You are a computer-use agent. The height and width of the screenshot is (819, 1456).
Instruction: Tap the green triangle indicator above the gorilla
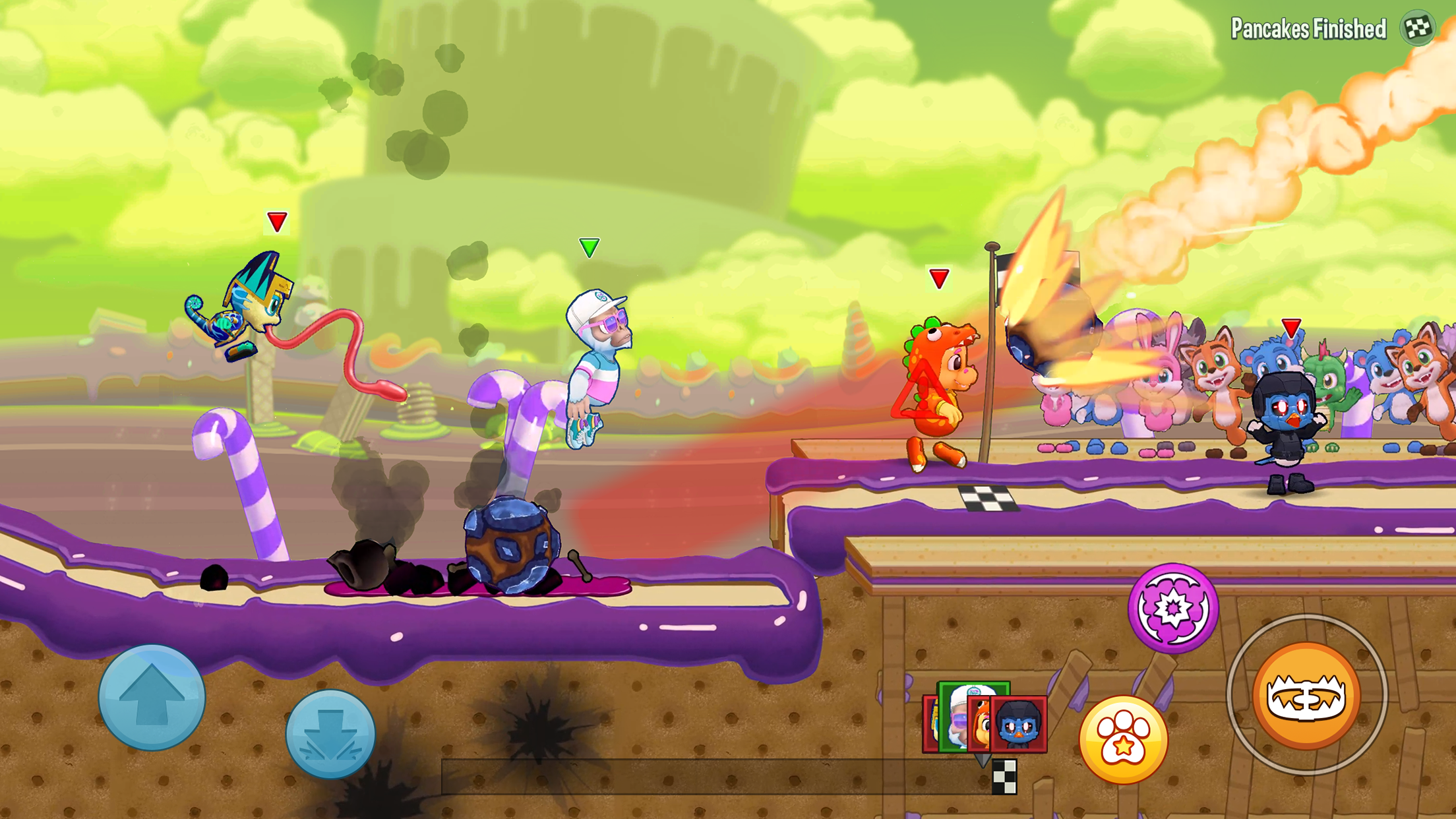[x=589, y=249]
